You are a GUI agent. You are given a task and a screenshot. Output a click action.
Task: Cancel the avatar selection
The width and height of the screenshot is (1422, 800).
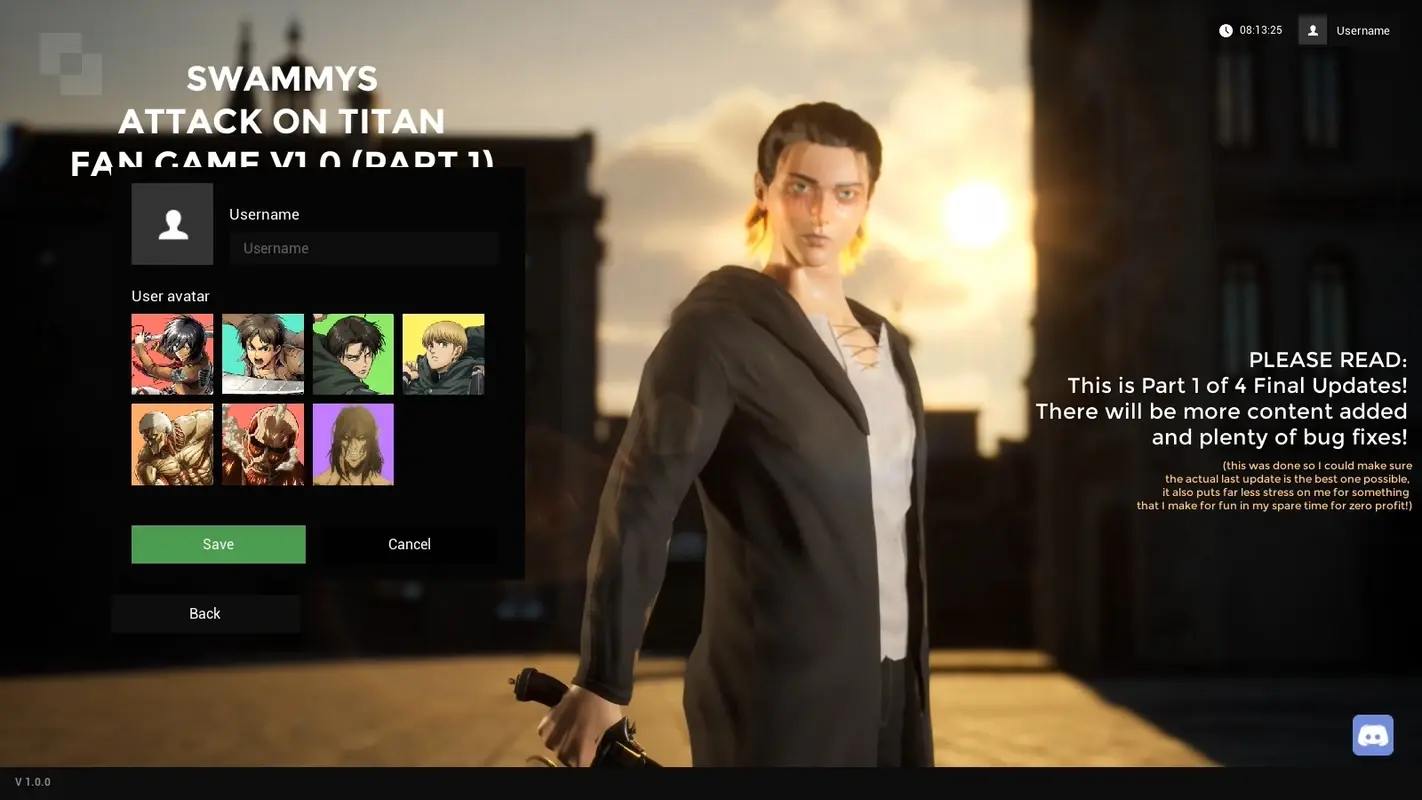point(409,543)
